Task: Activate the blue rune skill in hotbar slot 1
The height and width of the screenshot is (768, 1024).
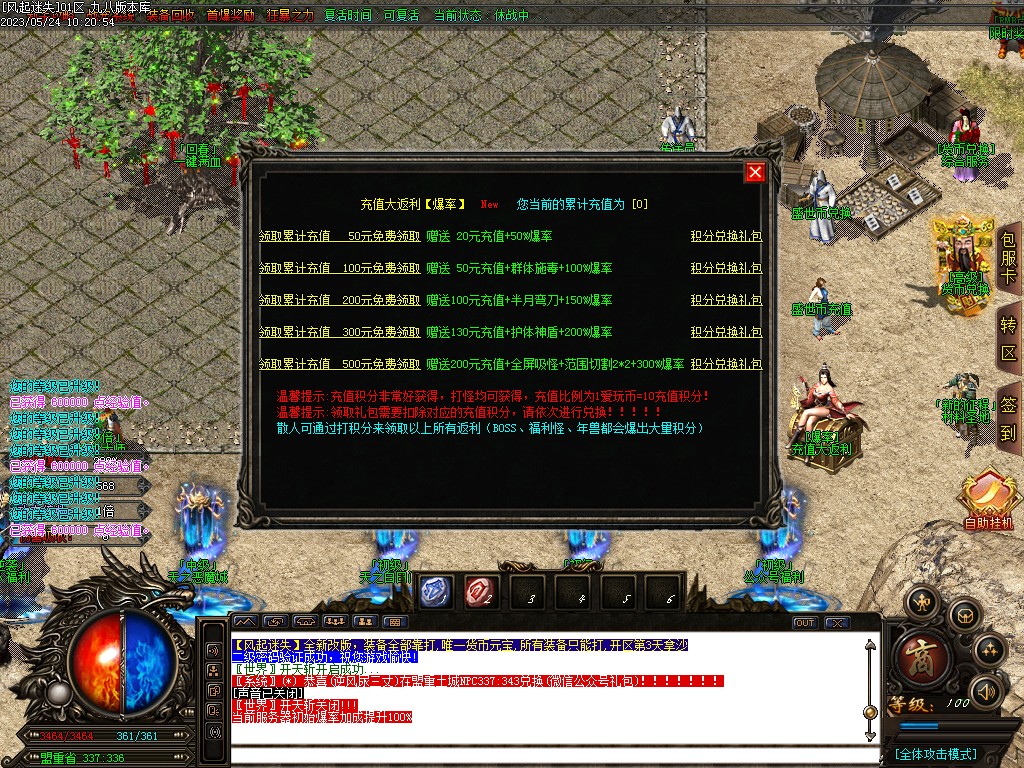Action: pyautogui.click(x=436, y=592)
